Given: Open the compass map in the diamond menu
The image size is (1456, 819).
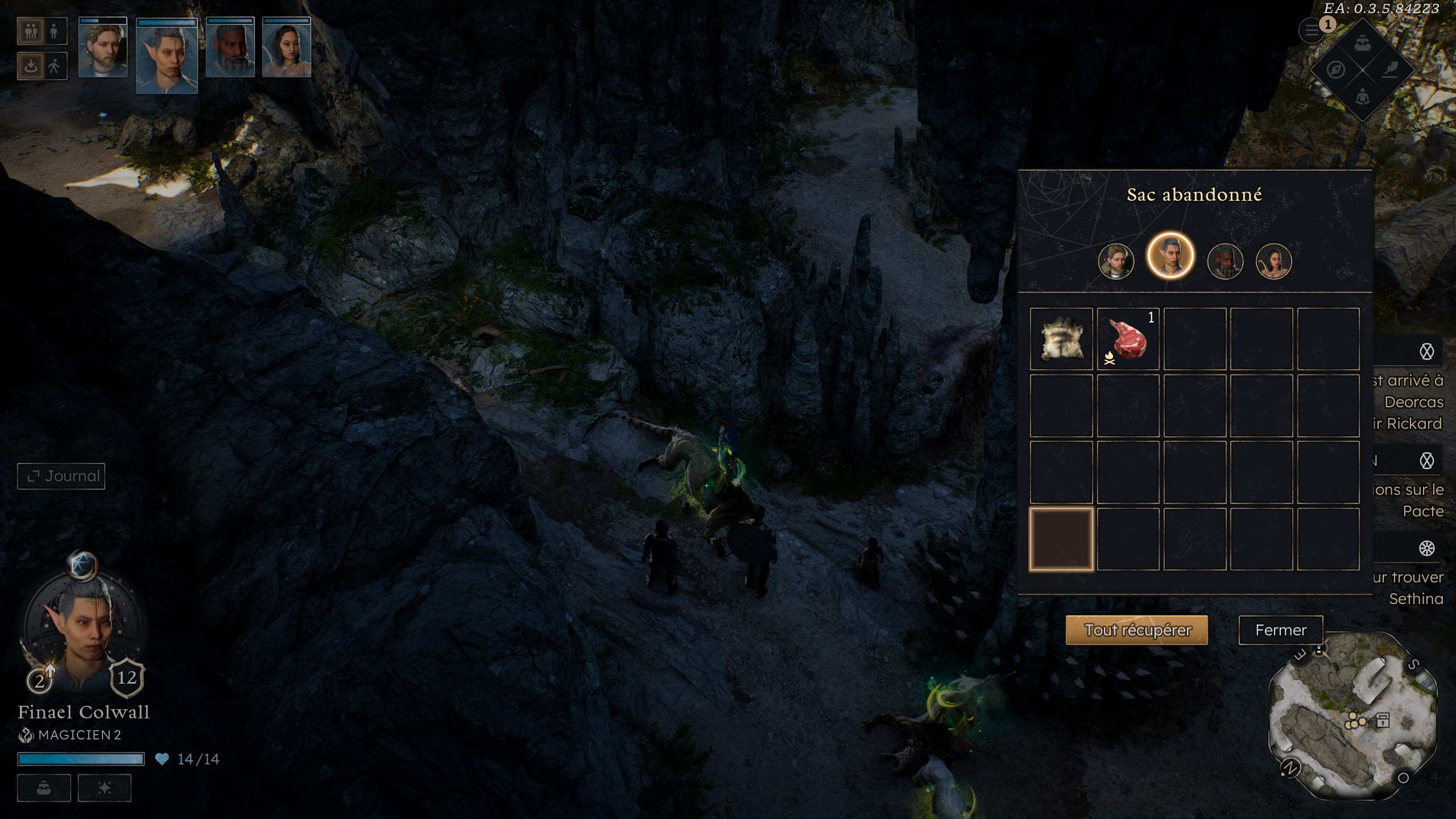Looking at the screenshot, I should 1336,70.
